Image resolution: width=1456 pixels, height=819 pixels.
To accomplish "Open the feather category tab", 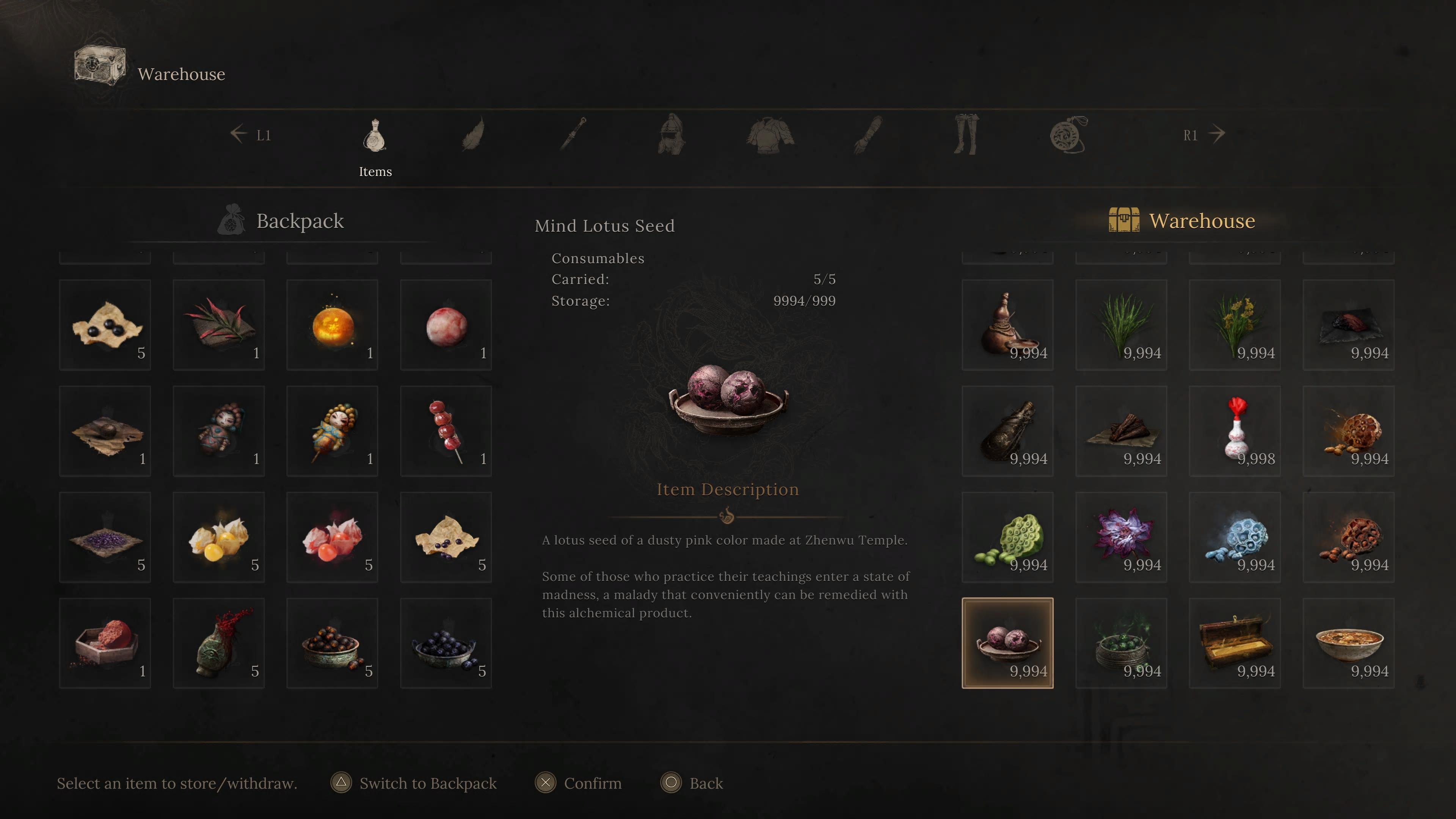I will pos(473,135).
